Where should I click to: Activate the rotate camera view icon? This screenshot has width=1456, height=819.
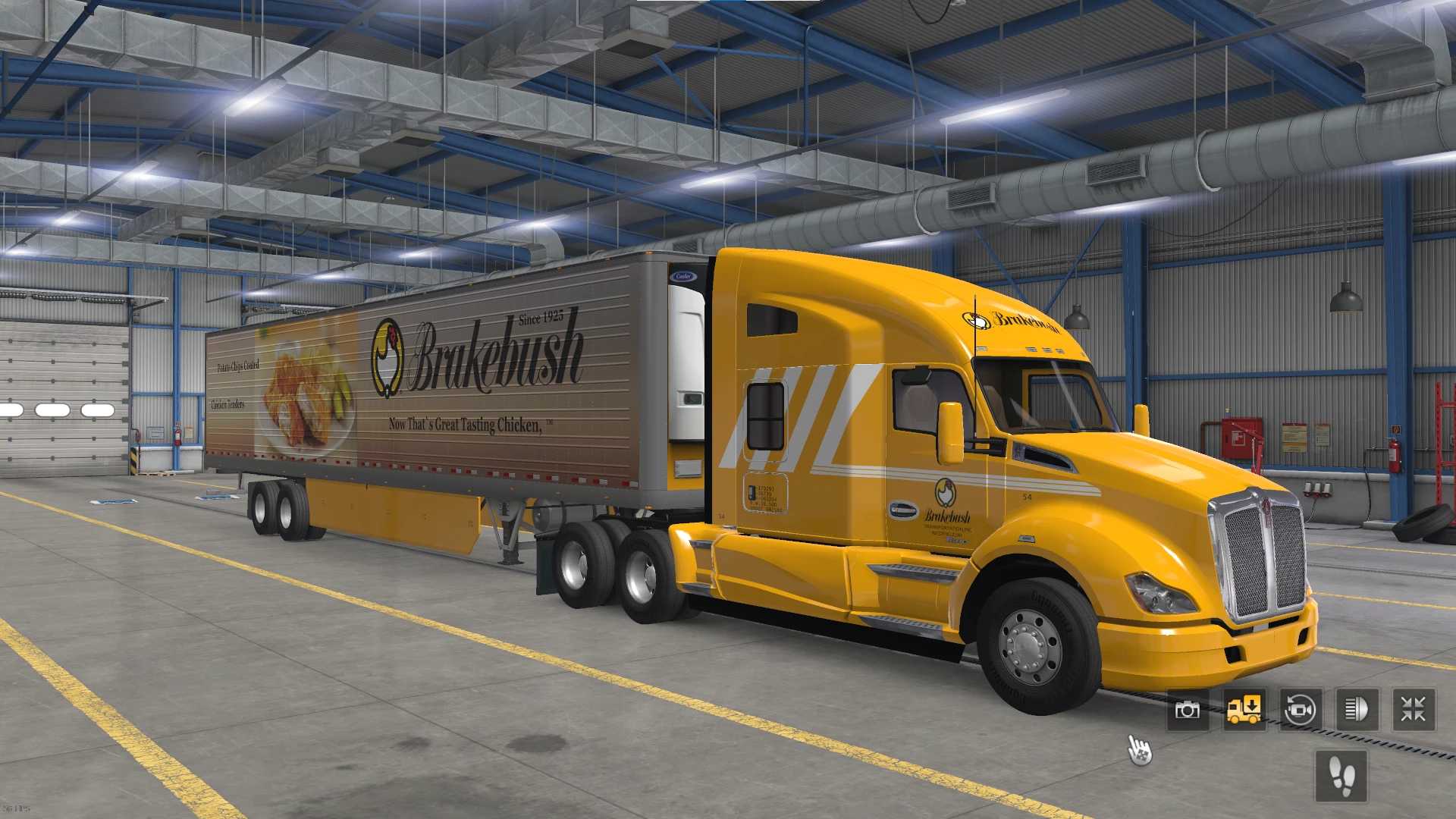point(1298,710)
